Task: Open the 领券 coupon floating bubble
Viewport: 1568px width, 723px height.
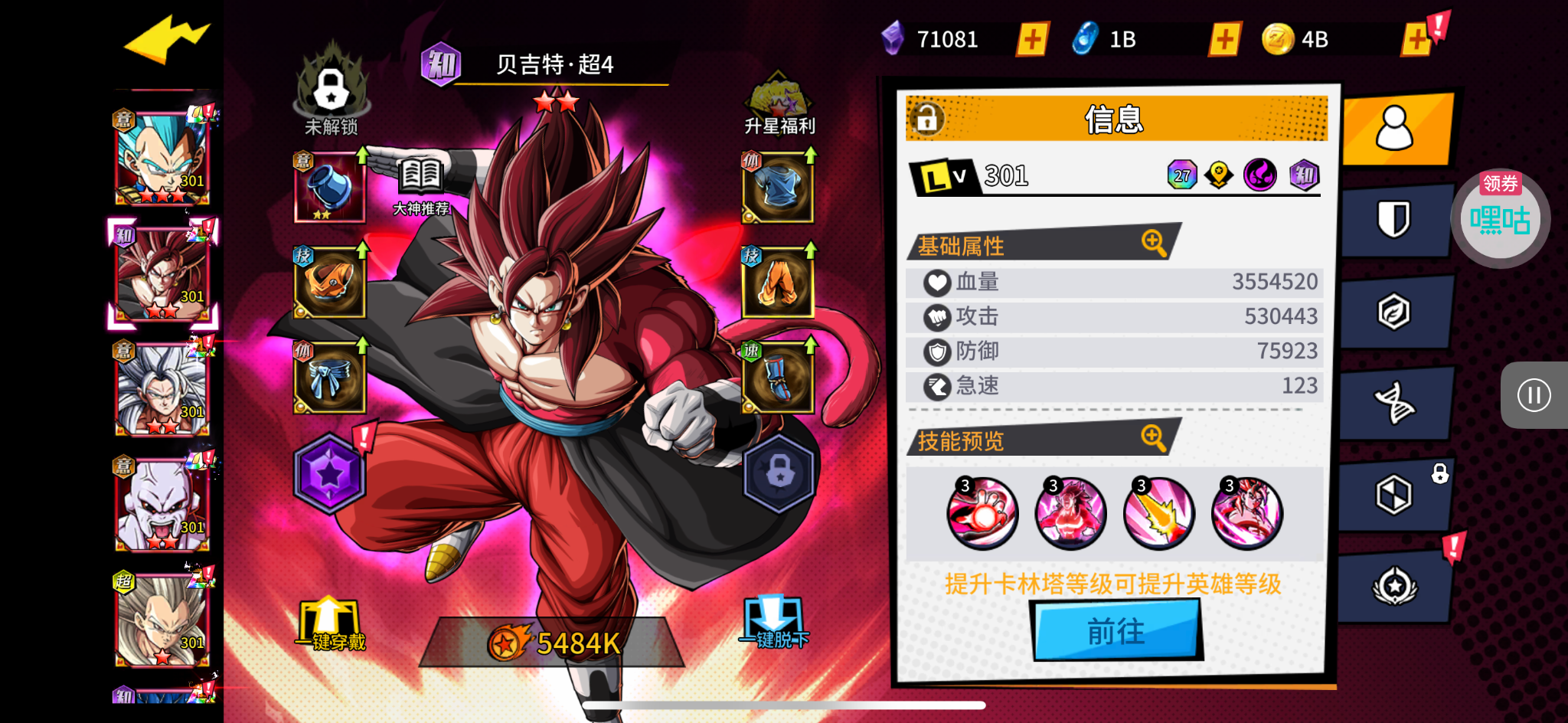Action: (x=1500, y=218)
